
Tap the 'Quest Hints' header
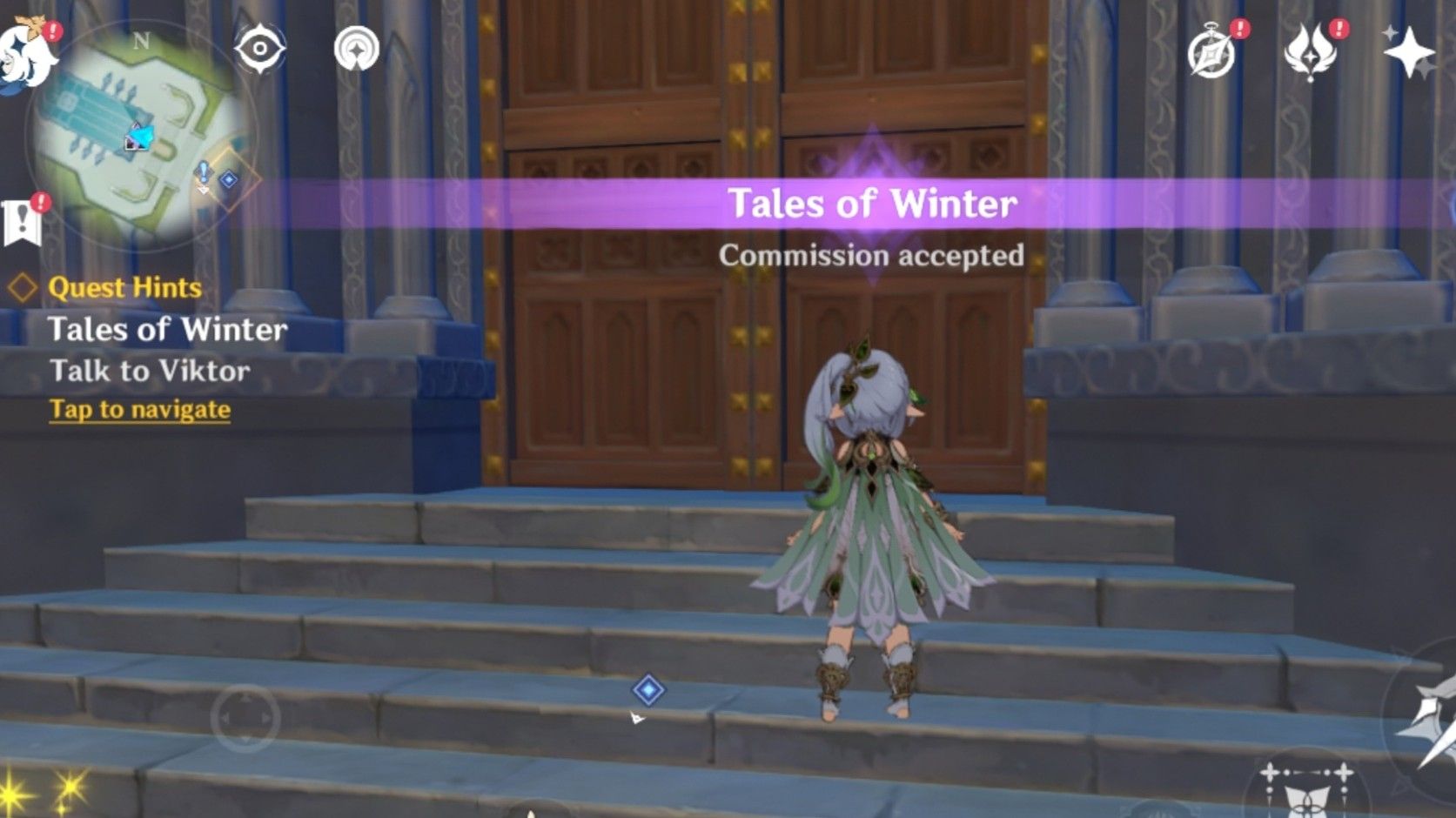(124, 288)
